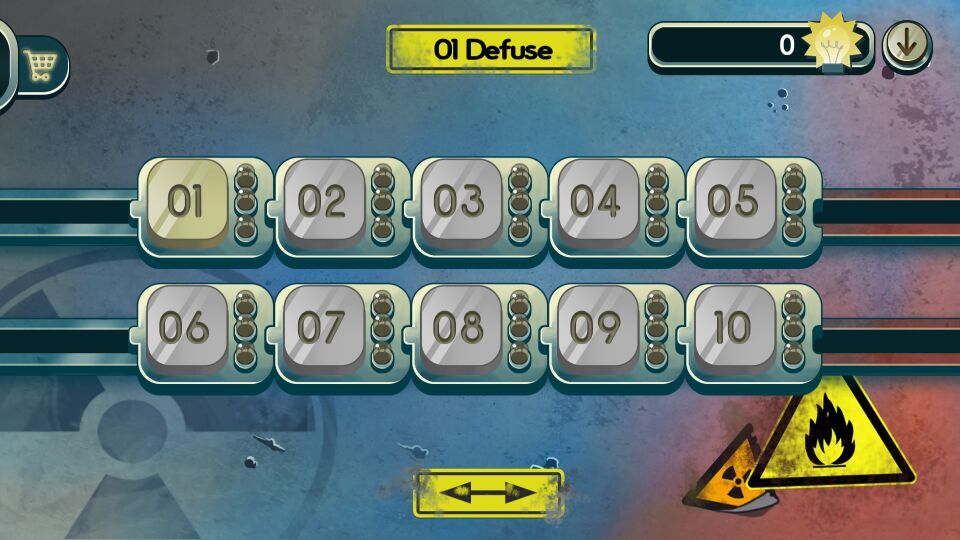Select level 06 tile
Screen dimensions: 960x540
186,328
